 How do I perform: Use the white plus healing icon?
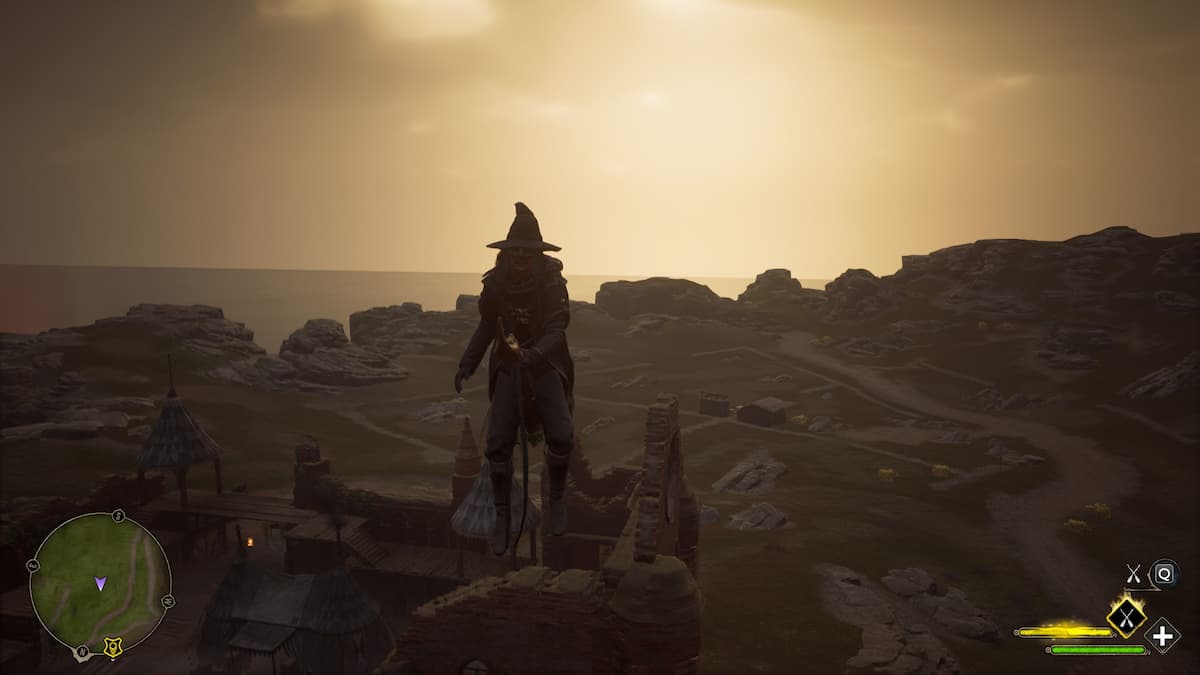(1163, 636)
